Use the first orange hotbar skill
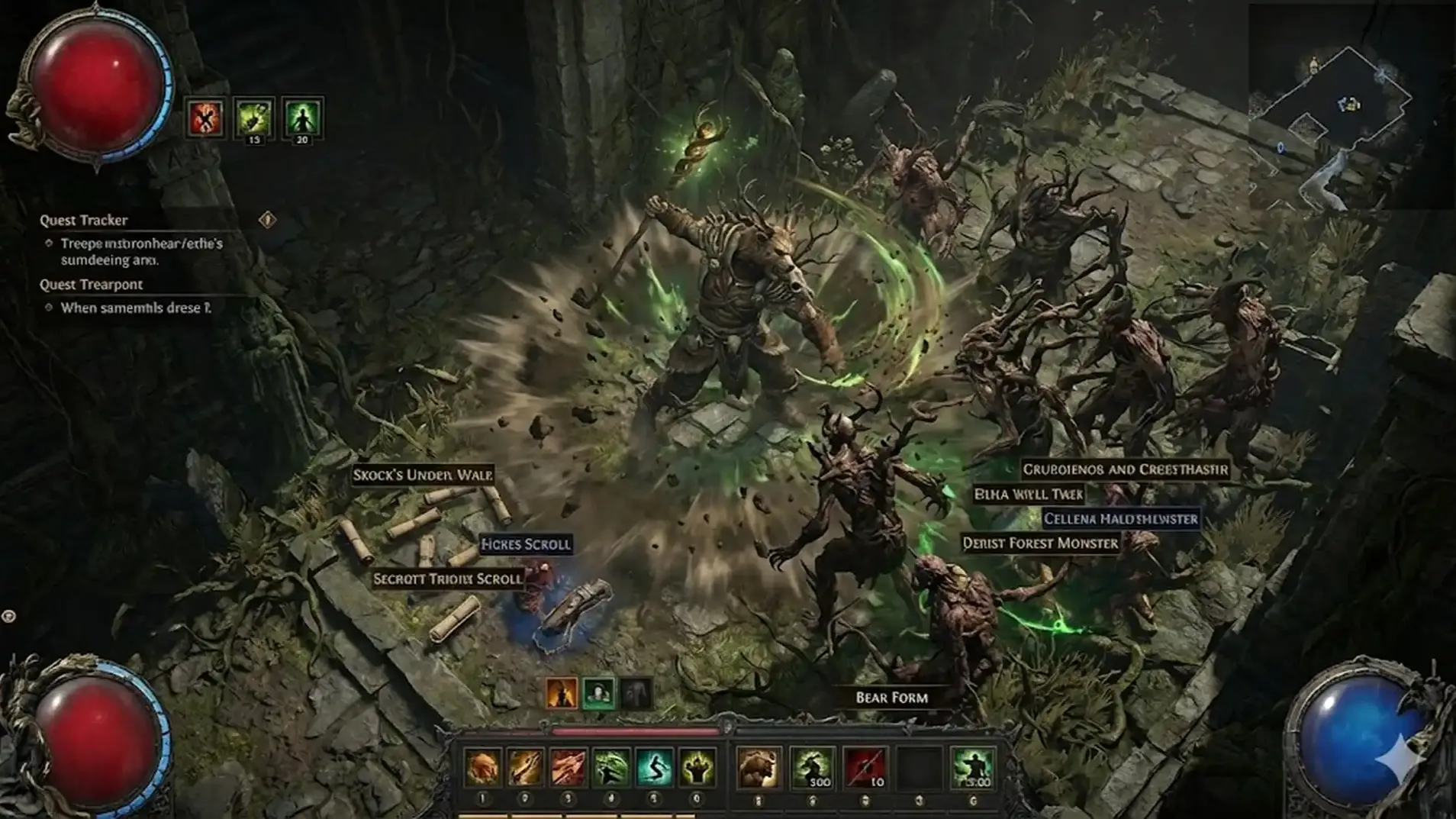Image resolution: width=1456 pixels, height=819 pixels. coord(483,767)
